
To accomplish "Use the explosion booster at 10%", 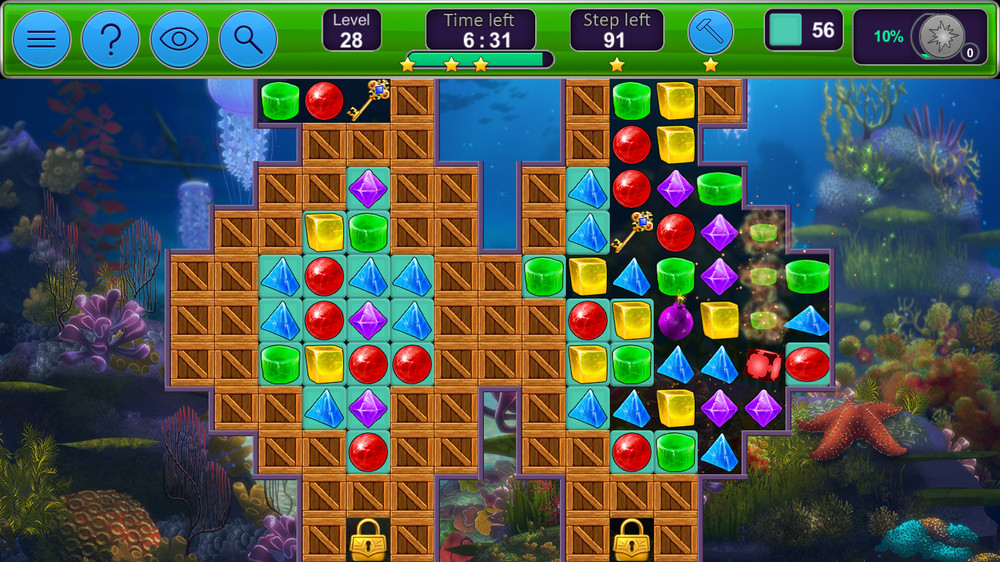I will pos(941,37).
